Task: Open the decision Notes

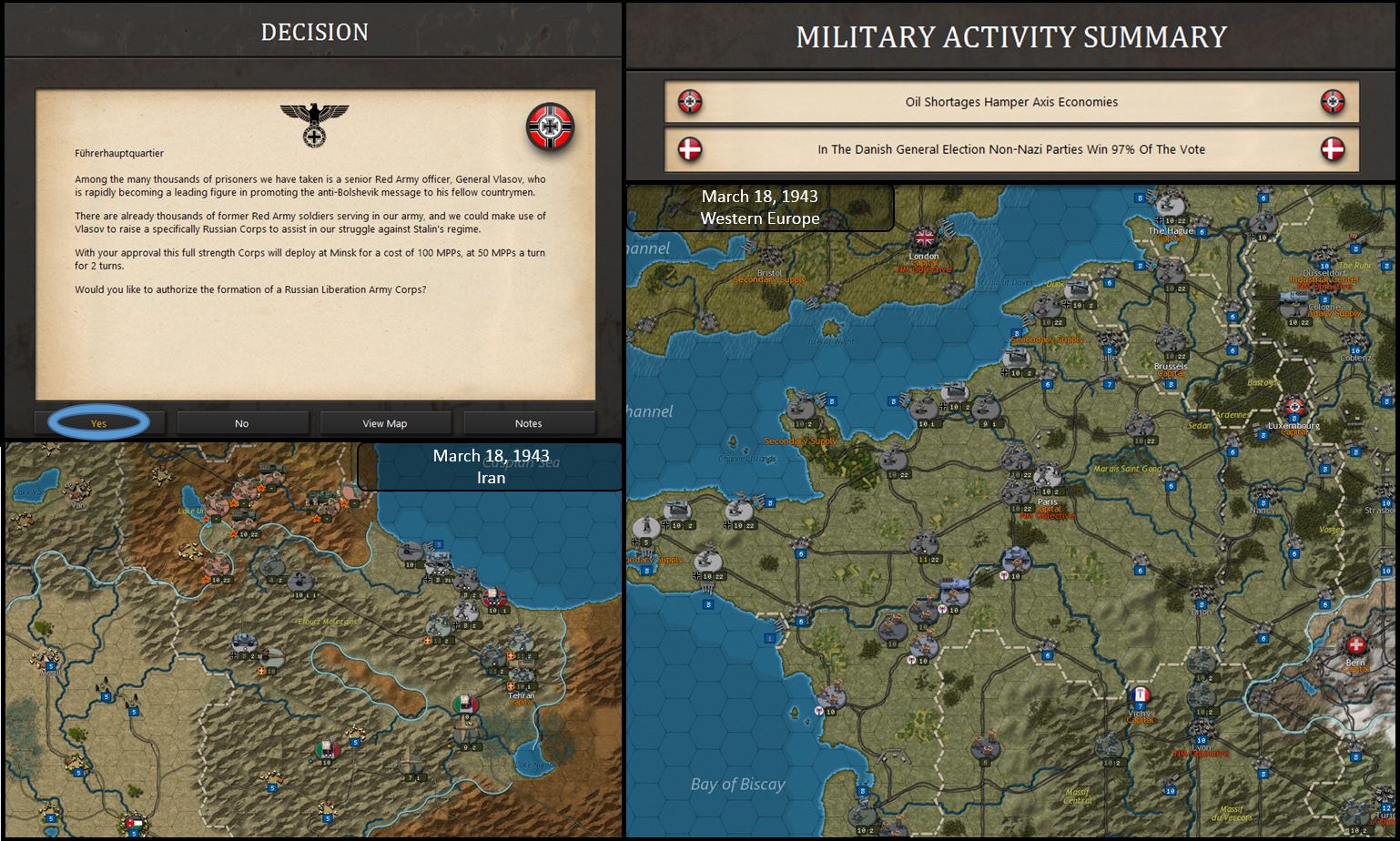Action: [528, 423]
